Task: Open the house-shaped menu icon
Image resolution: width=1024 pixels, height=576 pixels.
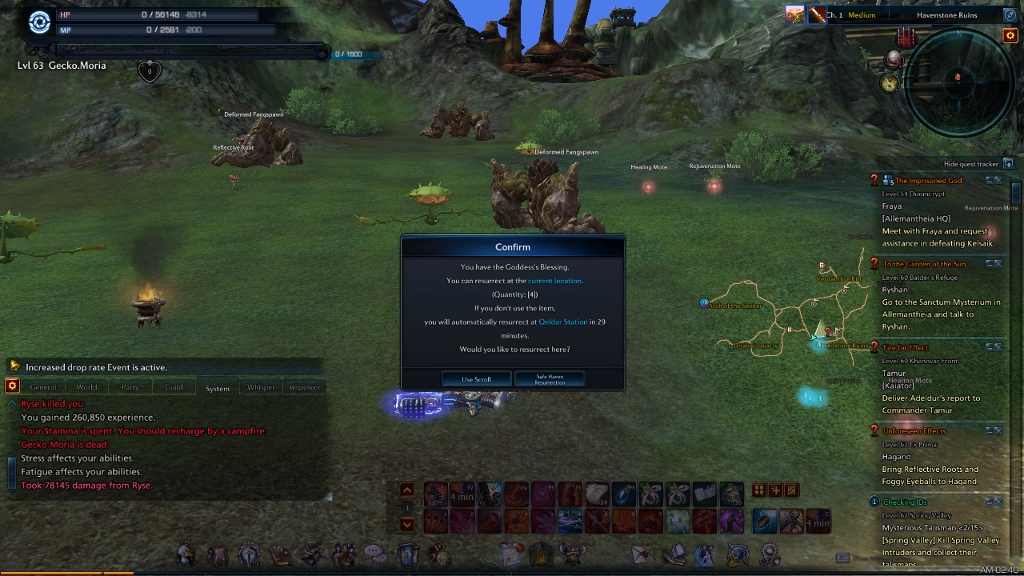Action: click(x=540, y=553)
